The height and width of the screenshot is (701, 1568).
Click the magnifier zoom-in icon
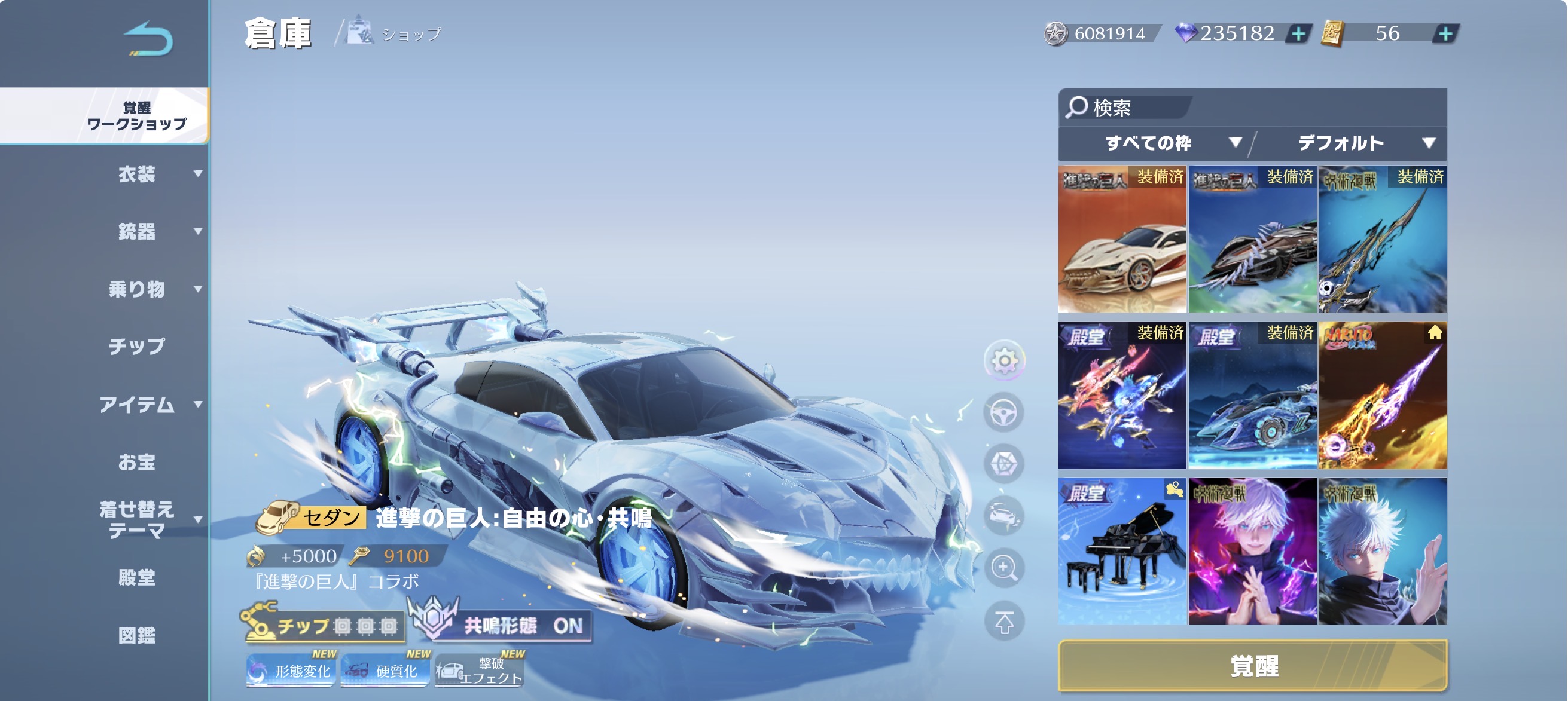(x=1003, y=568)
